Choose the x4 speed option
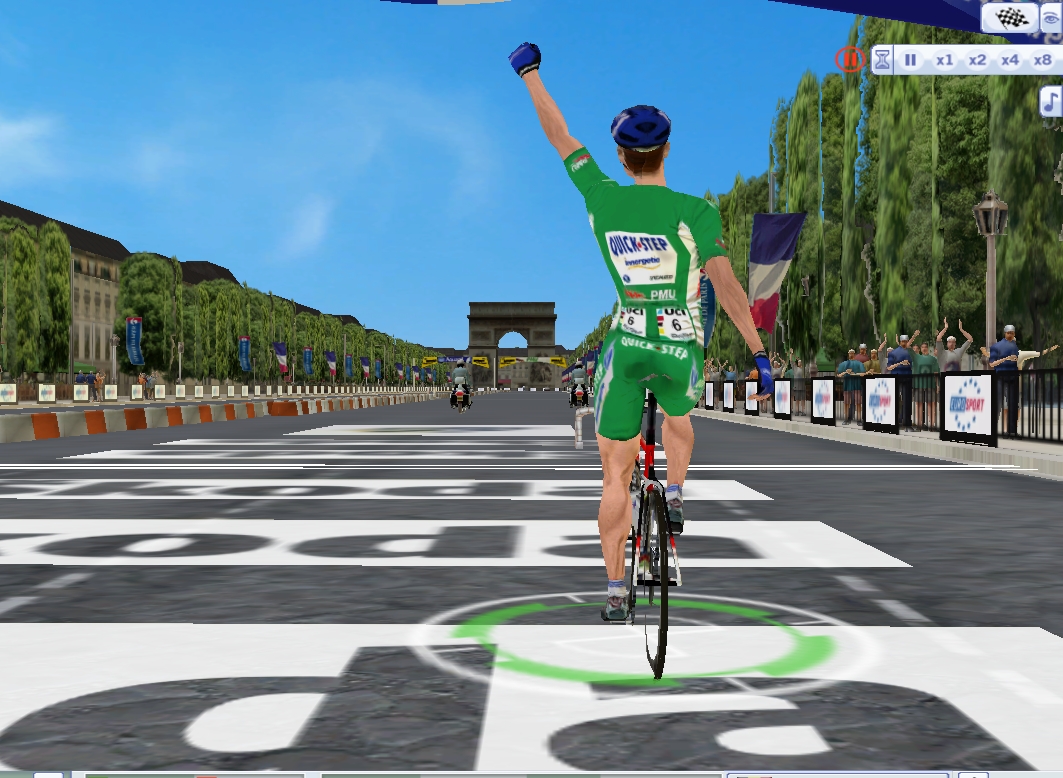 tap(1010, 60)
